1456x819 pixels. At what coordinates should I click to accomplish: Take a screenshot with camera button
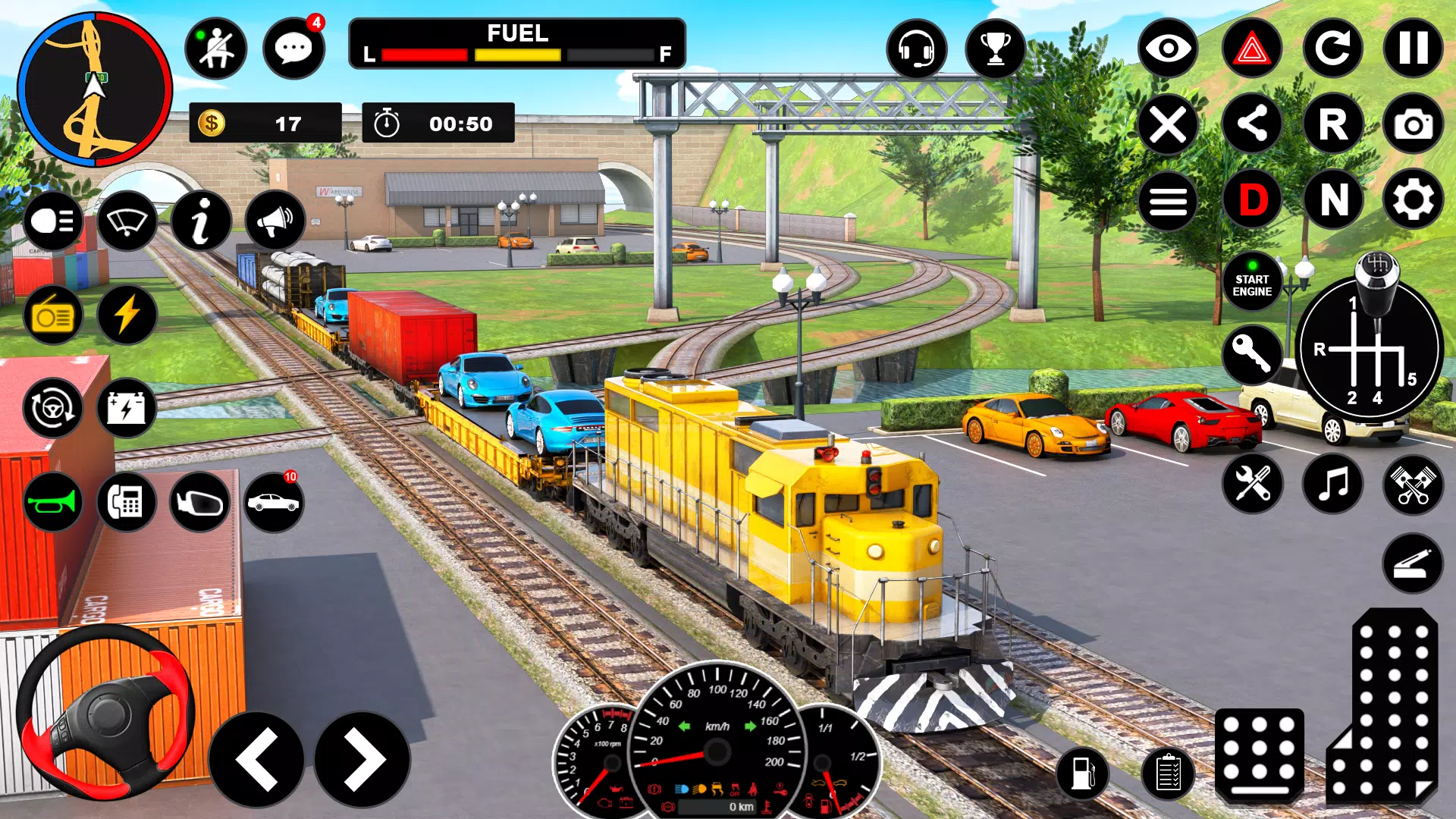click(x=1413, y=124)
